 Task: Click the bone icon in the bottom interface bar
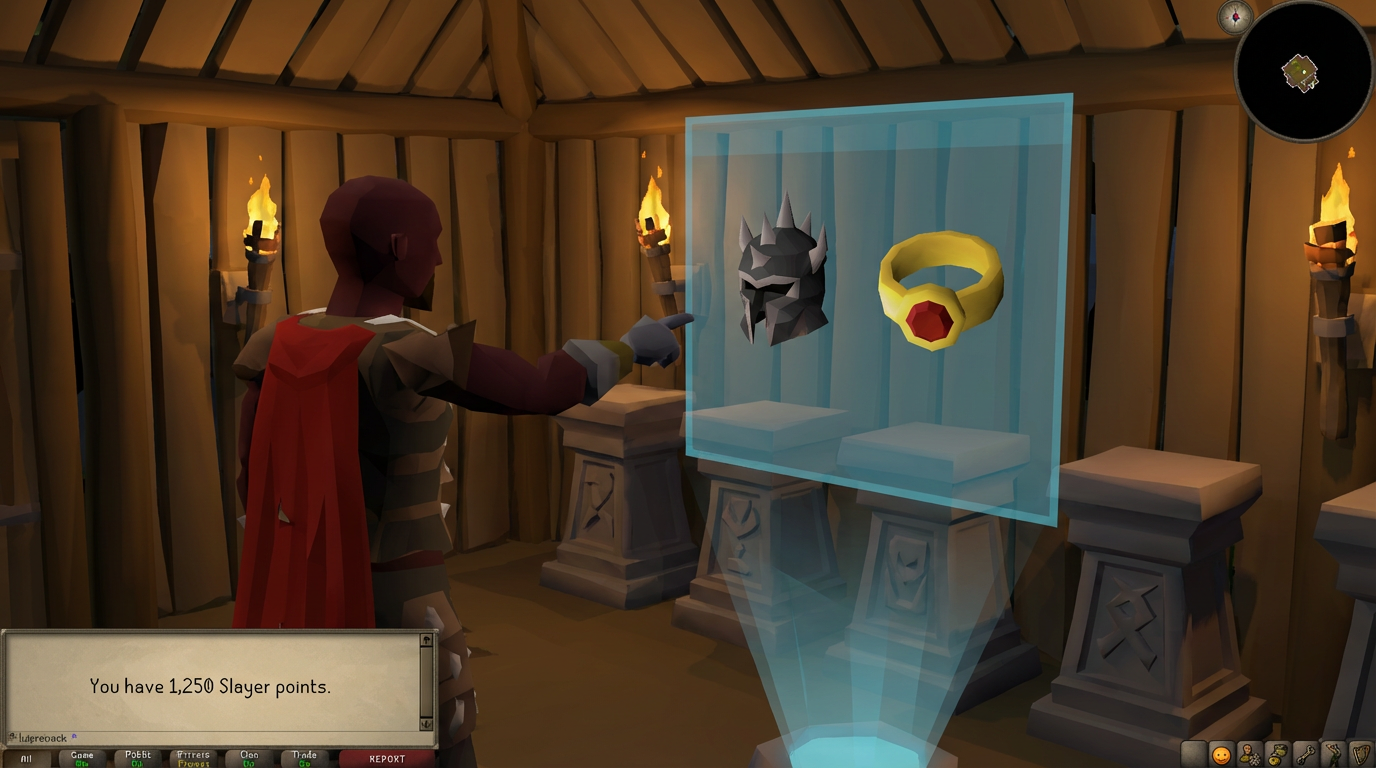[1305, 755]
